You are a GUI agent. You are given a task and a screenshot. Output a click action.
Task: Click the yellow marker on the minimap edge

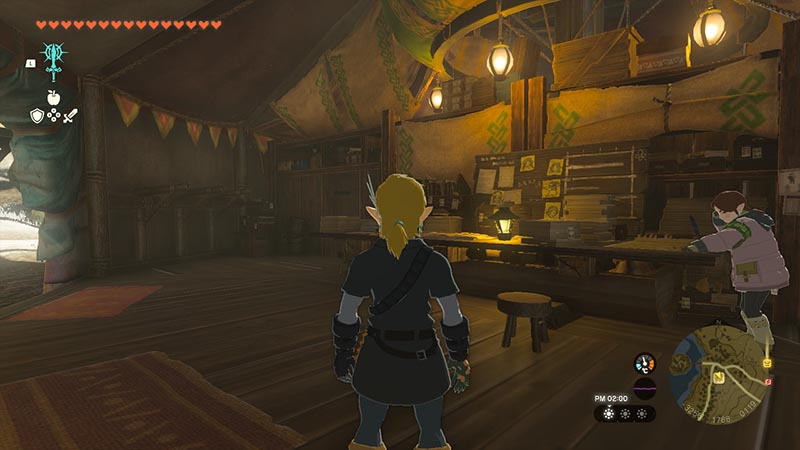click(x=768, y=363)
